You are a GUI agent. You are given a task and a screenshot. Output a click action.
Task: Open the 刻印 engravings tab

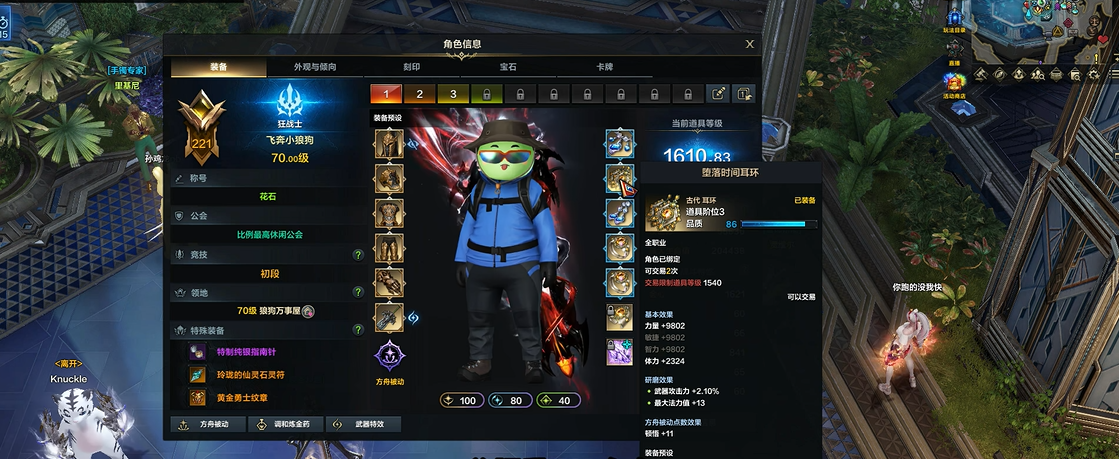tap(412, 67)
